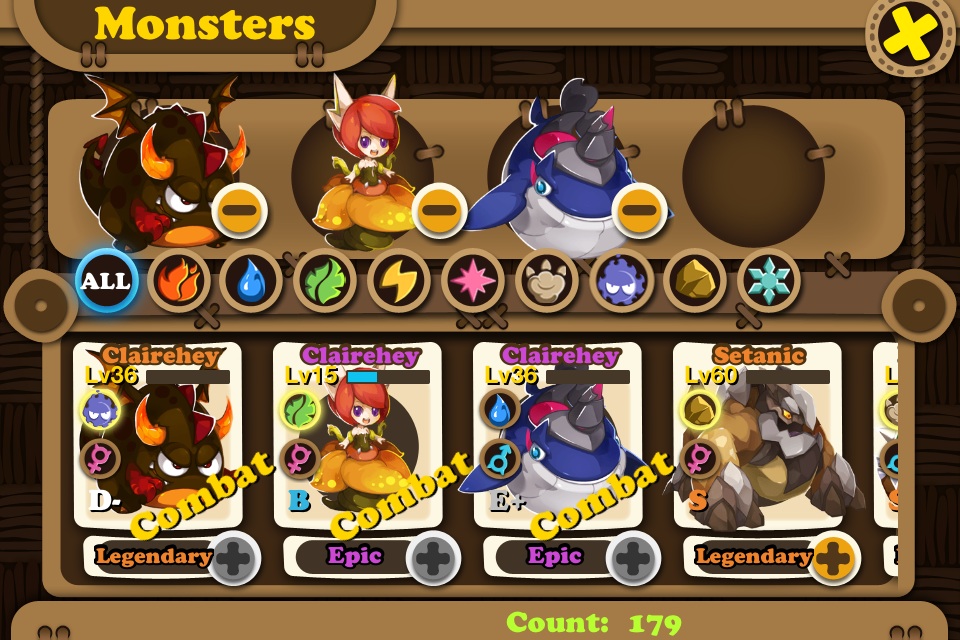The image size is (960, 640).
Task: Filter by the snowflake ice element
Action: [x=769, y=281]
